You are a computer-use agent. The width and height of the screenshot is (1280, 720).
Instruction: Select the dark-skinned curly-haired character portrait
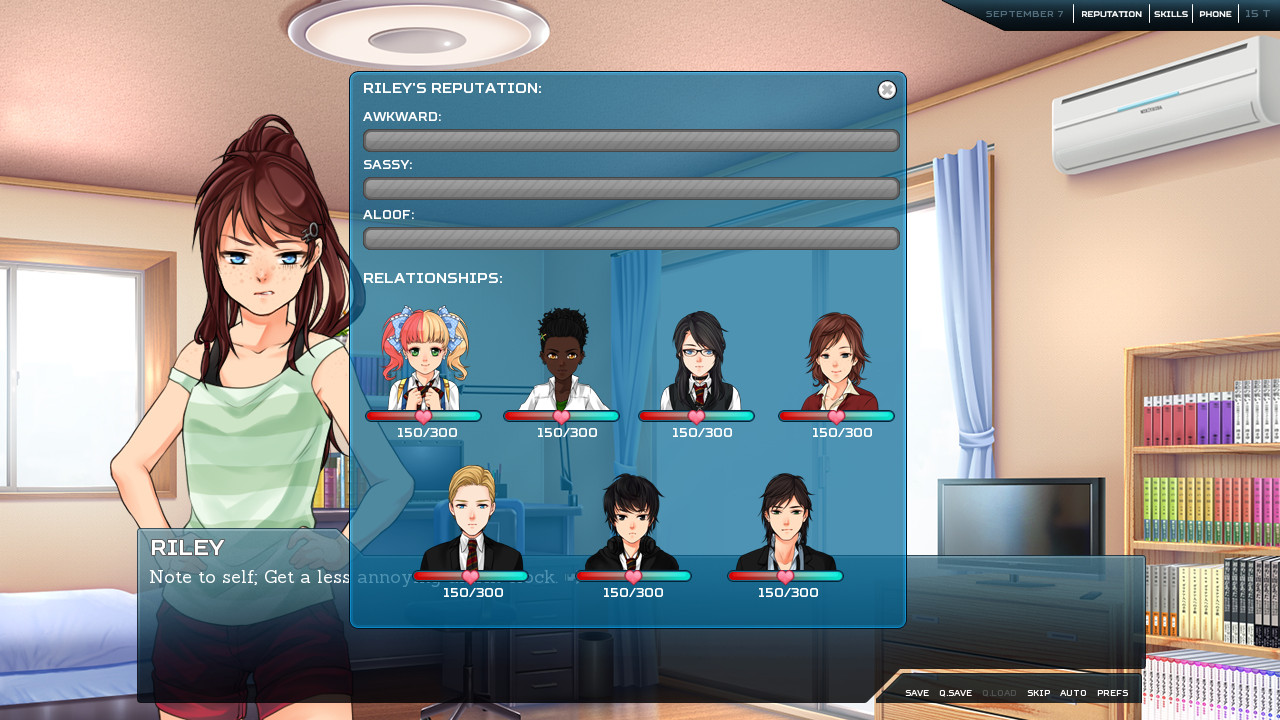click(562, 360)
